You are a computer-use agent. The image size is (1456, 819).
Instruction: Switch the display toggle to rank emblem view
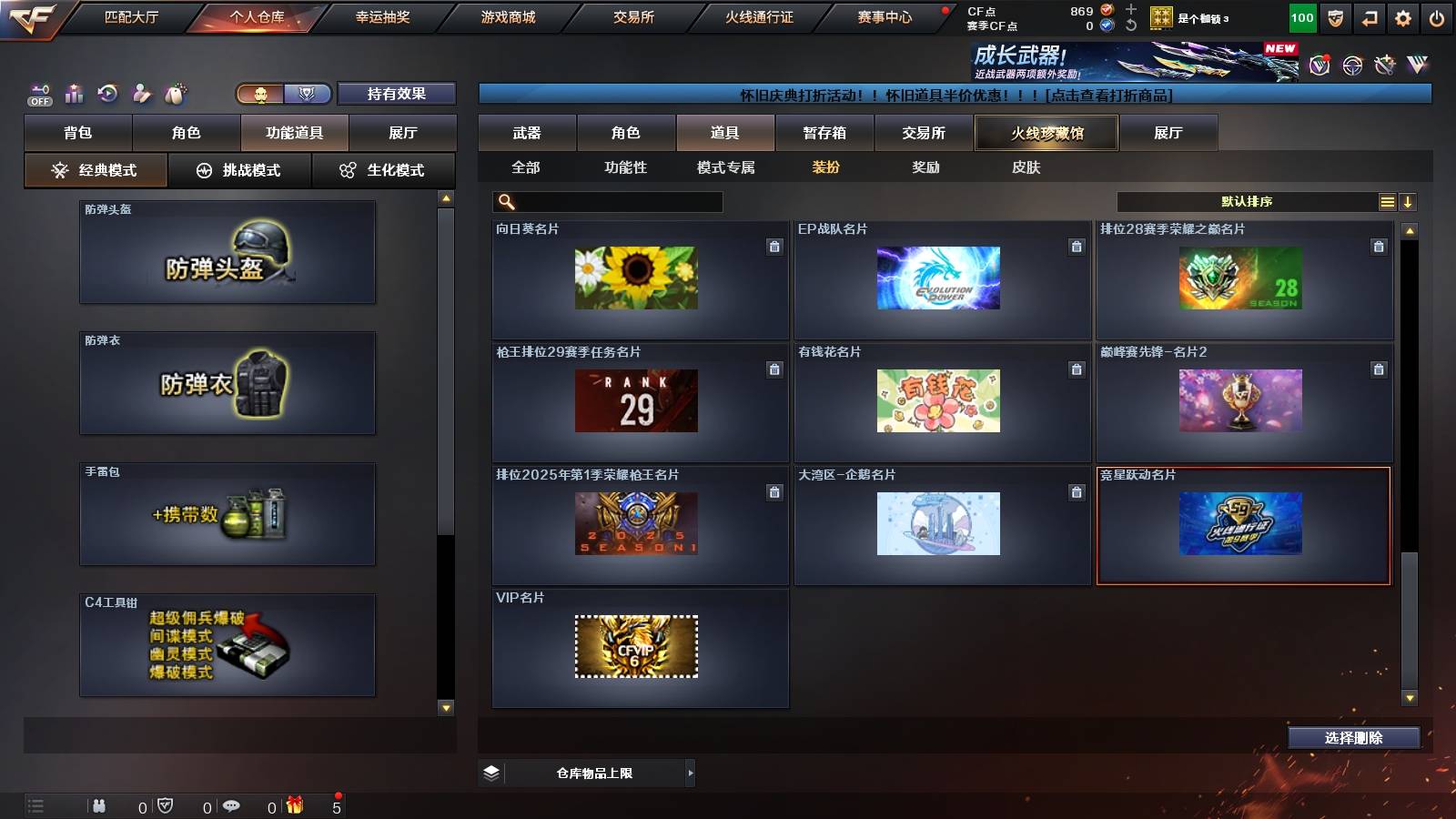tap(309, 94)
